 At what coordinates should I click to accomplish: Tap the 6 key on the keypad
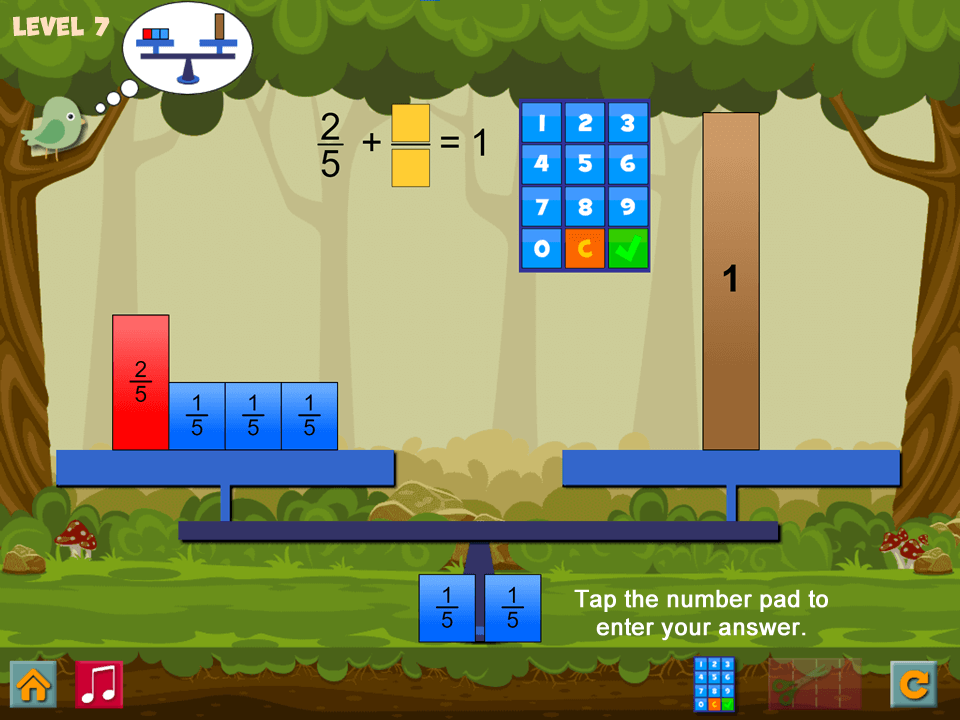coord(628,165)
